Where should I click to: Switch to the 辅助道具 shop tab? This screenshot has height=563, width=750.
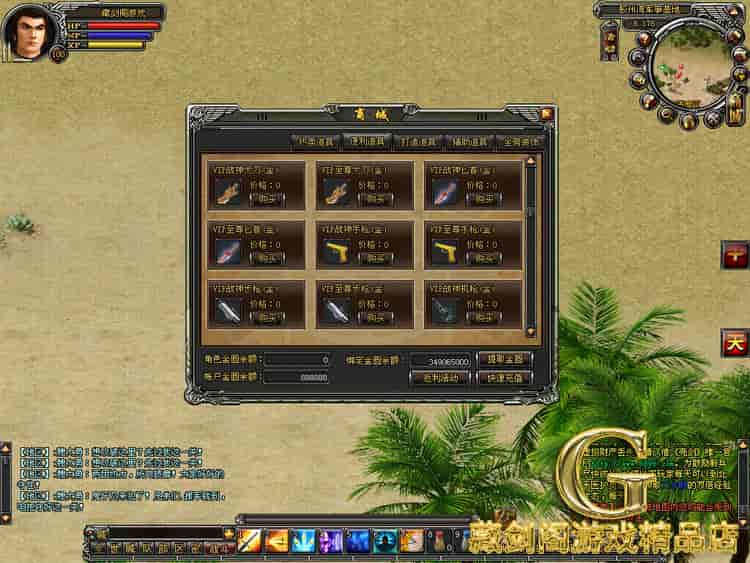(x=468, y=142)
